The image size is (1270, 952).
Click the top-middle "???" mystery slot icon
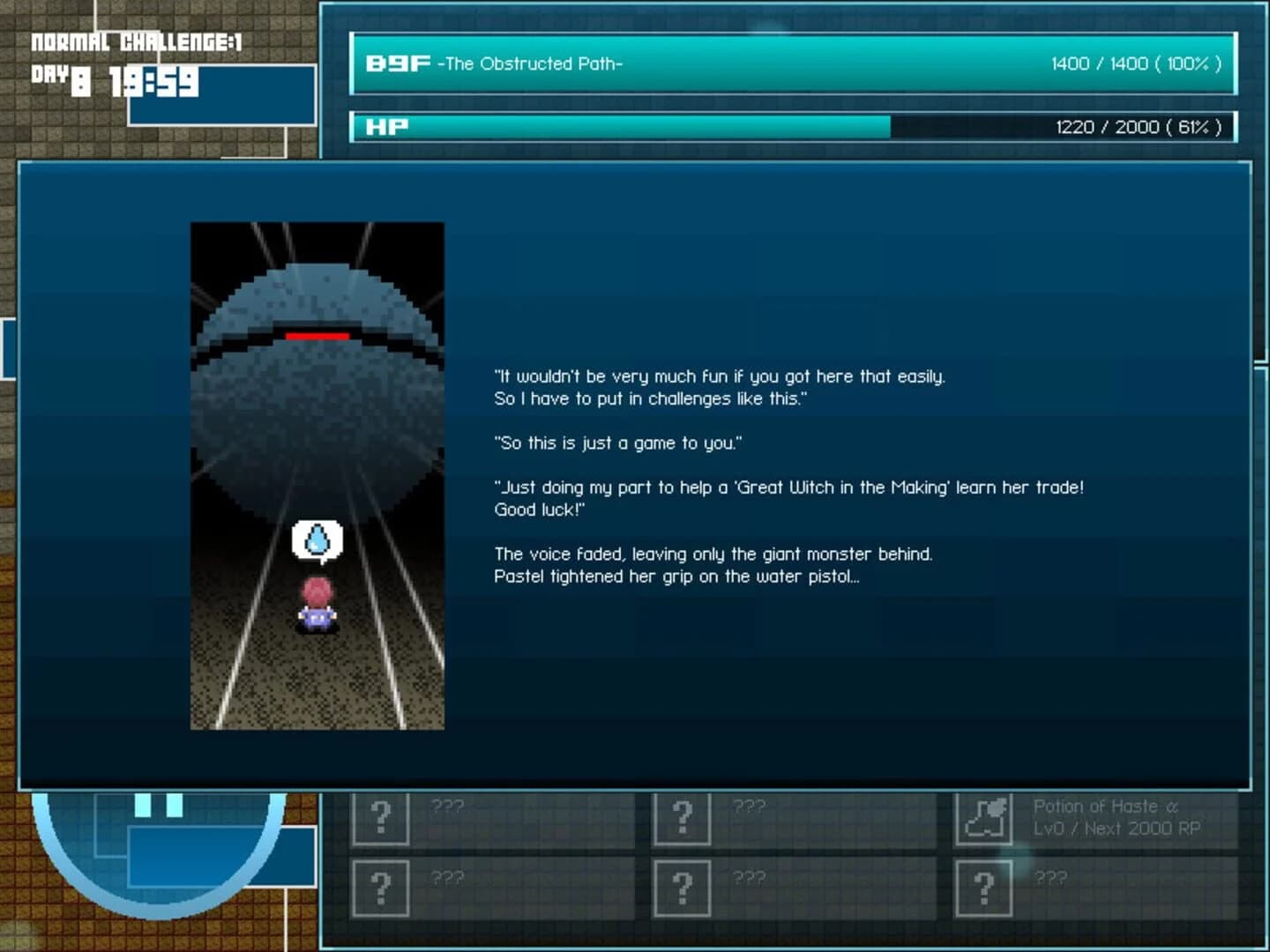click(683, 817)
